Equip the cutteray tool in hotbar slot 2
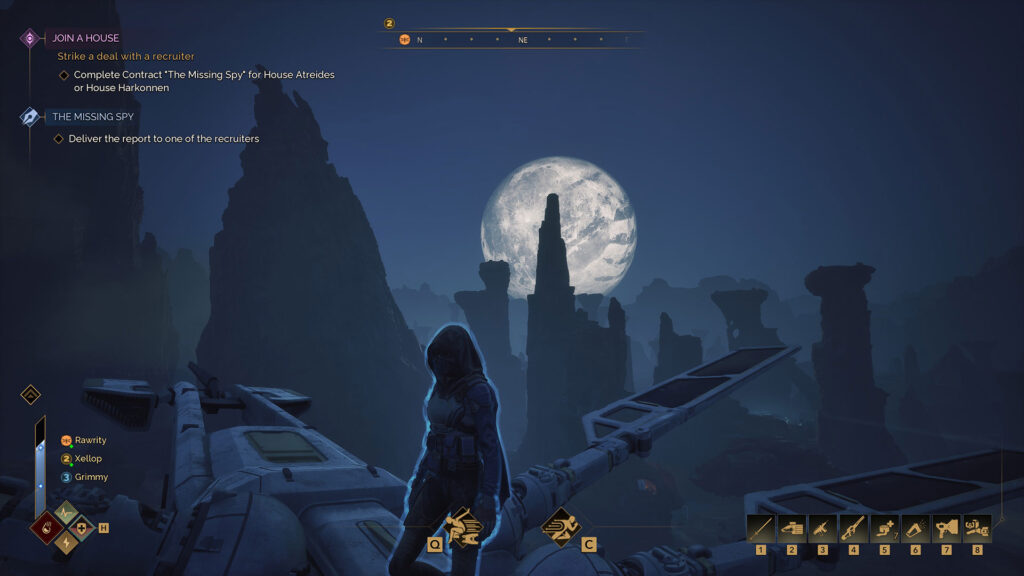 (792, 527)
